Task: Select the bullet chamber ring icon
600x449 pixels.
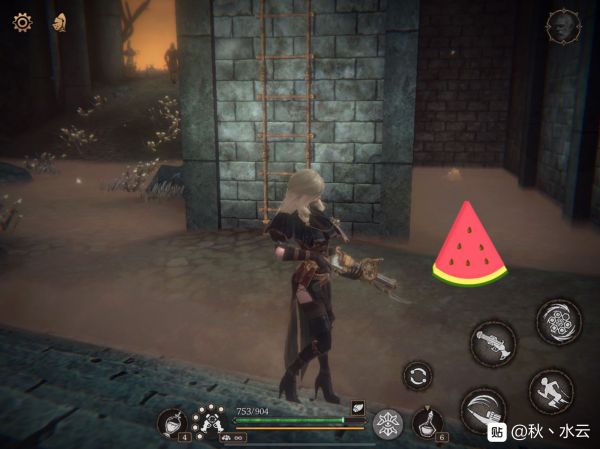Action: (x=209, y=418)
